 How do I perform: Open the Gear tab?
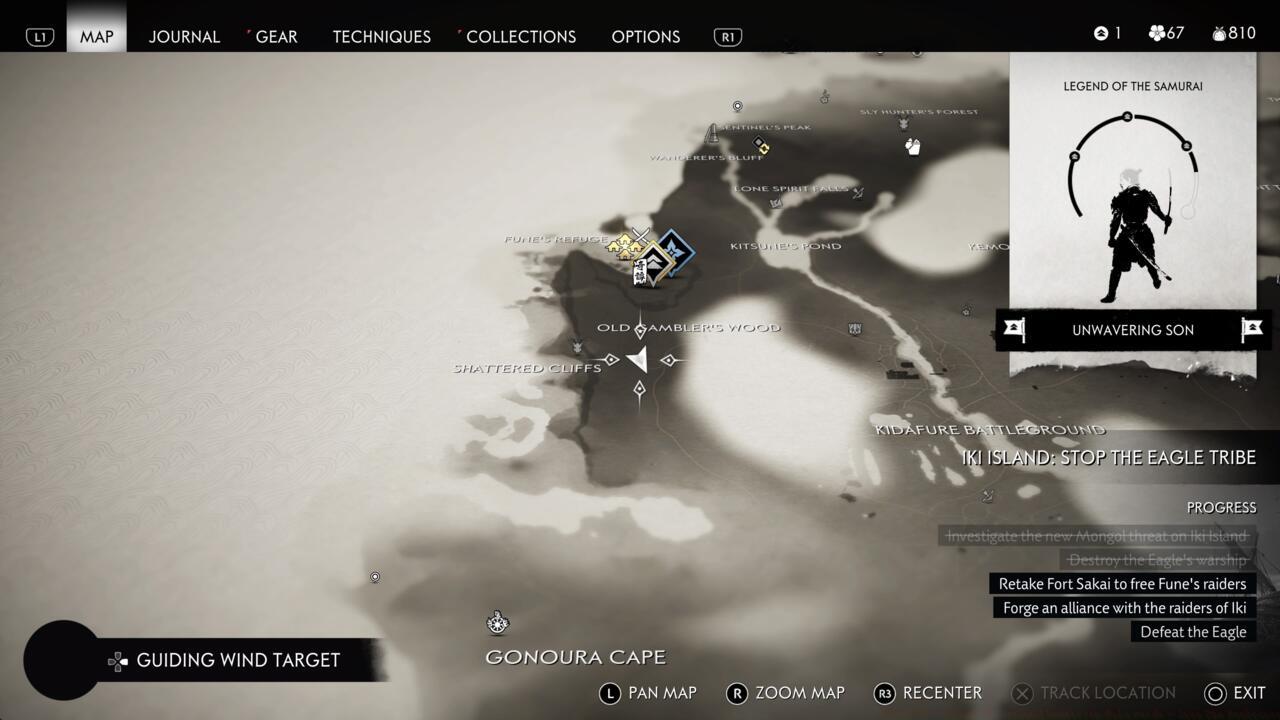(x=276, y=36)
